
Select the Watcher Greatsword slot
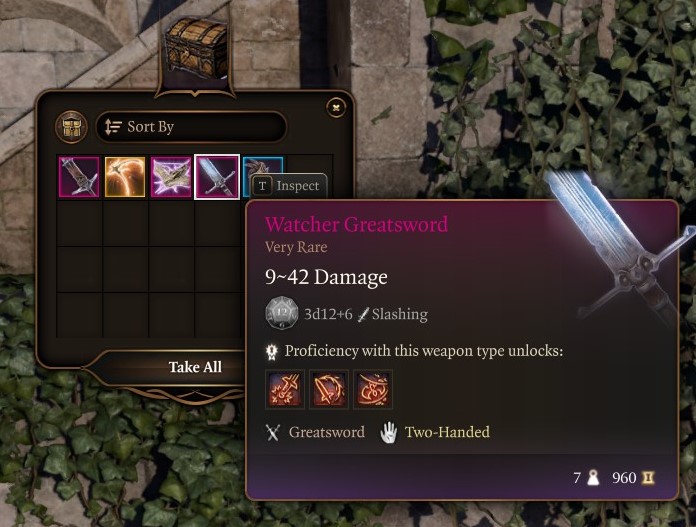[x=217, y=177]
